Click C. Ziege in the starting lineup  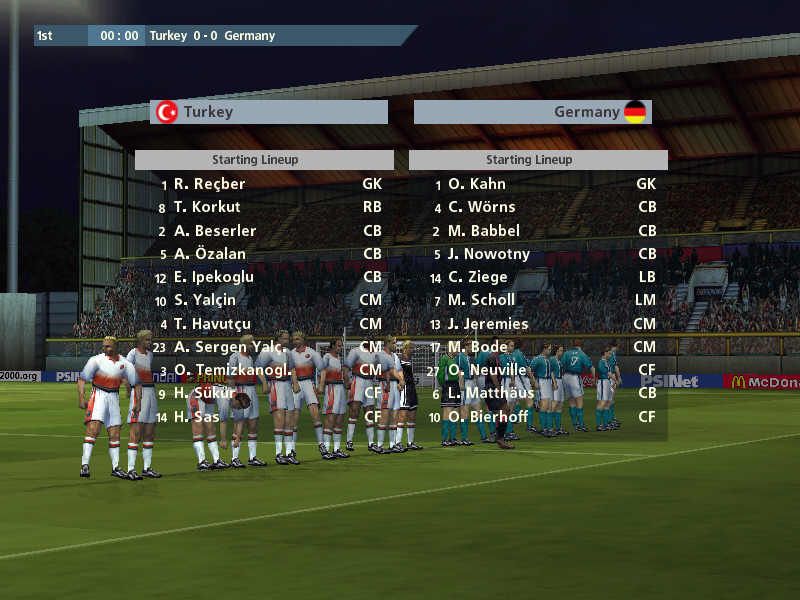(x=477, y=277)
